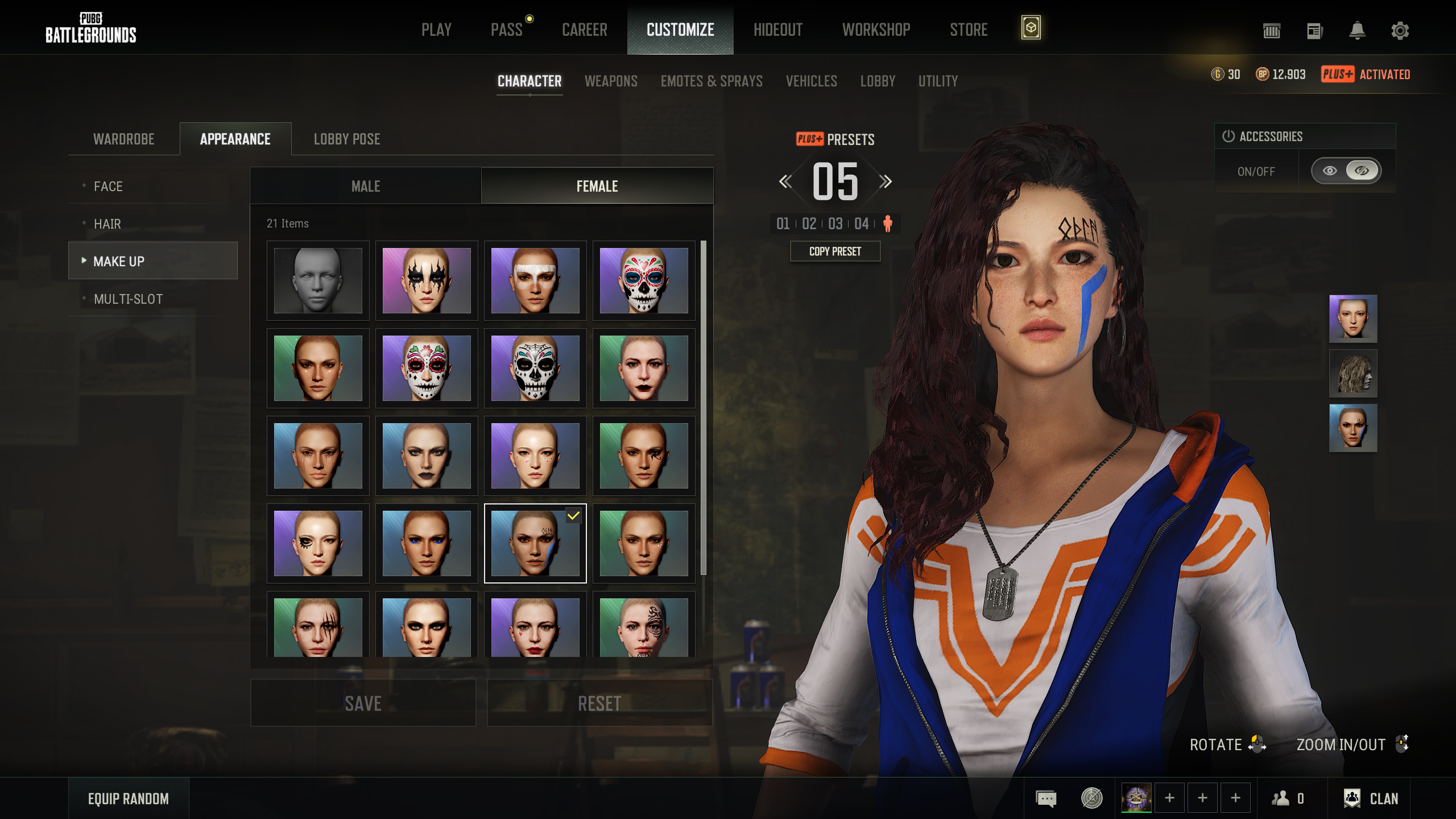1456x819 pixels.
Task: Toggle accessories visibility on/off
Action: (x=1346, y=171)
